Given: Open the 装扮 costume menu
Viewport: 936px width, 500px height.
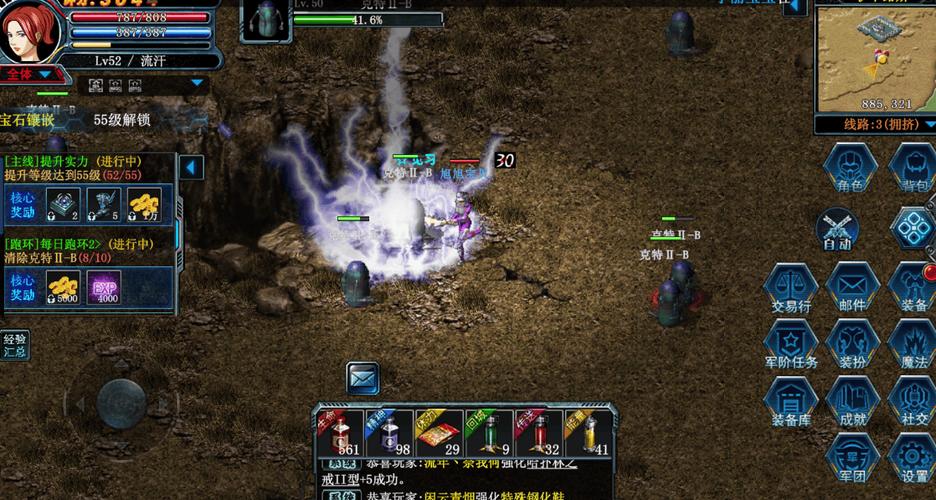Looking at the screenshot, I should point(852,344).
